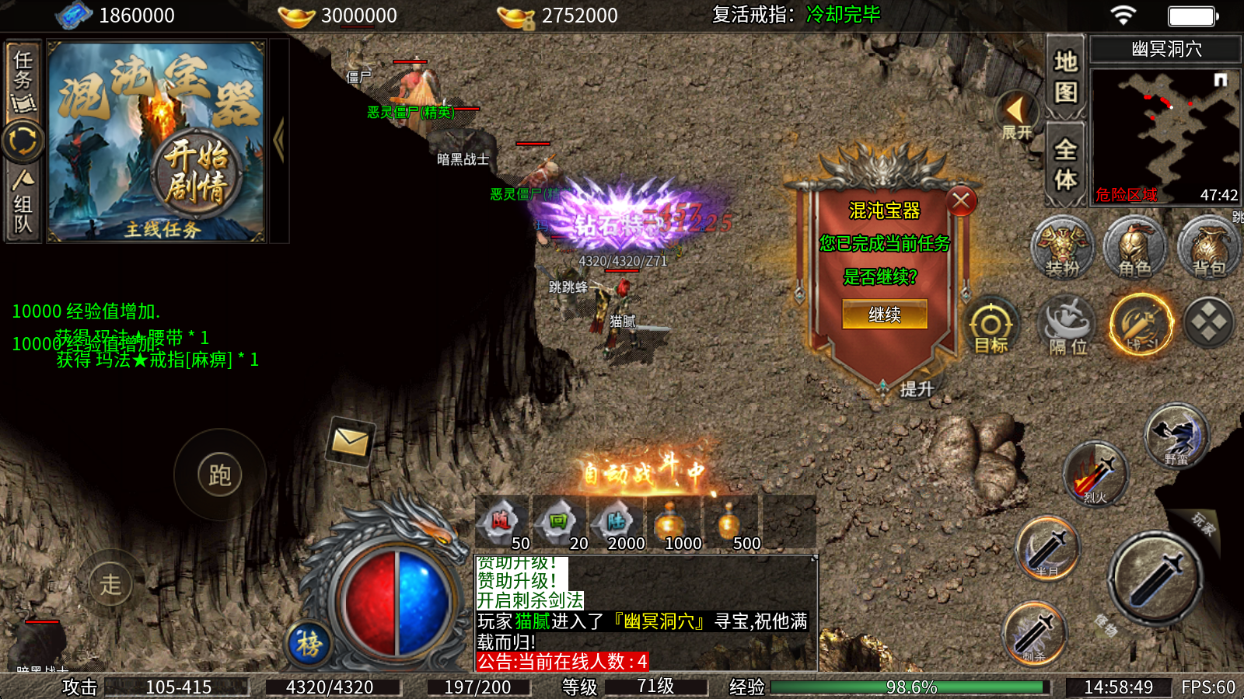Open the 角色 character sheet

[1134, 246]
